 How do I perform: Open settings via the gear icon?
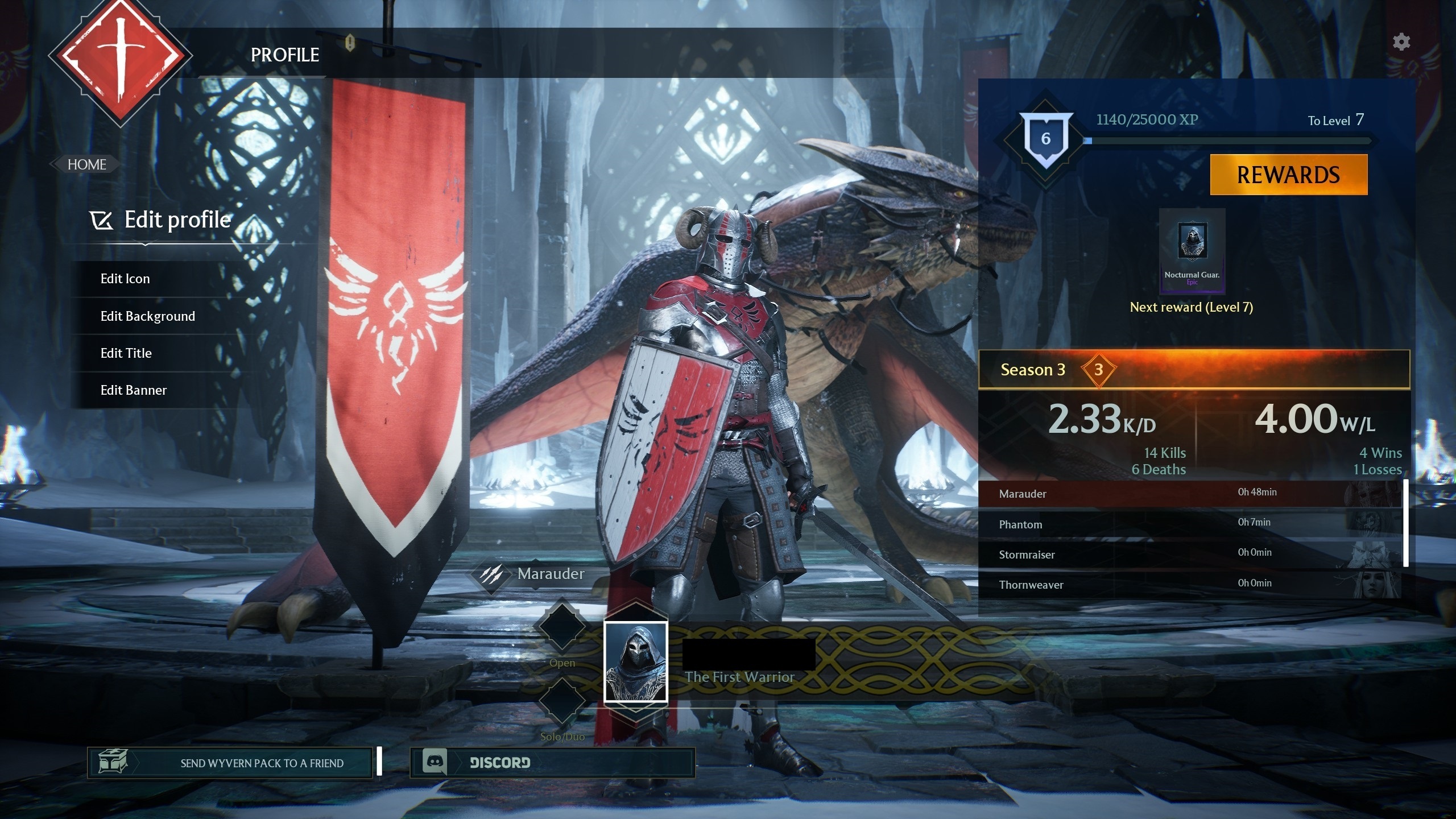(x=1401, y=42)
